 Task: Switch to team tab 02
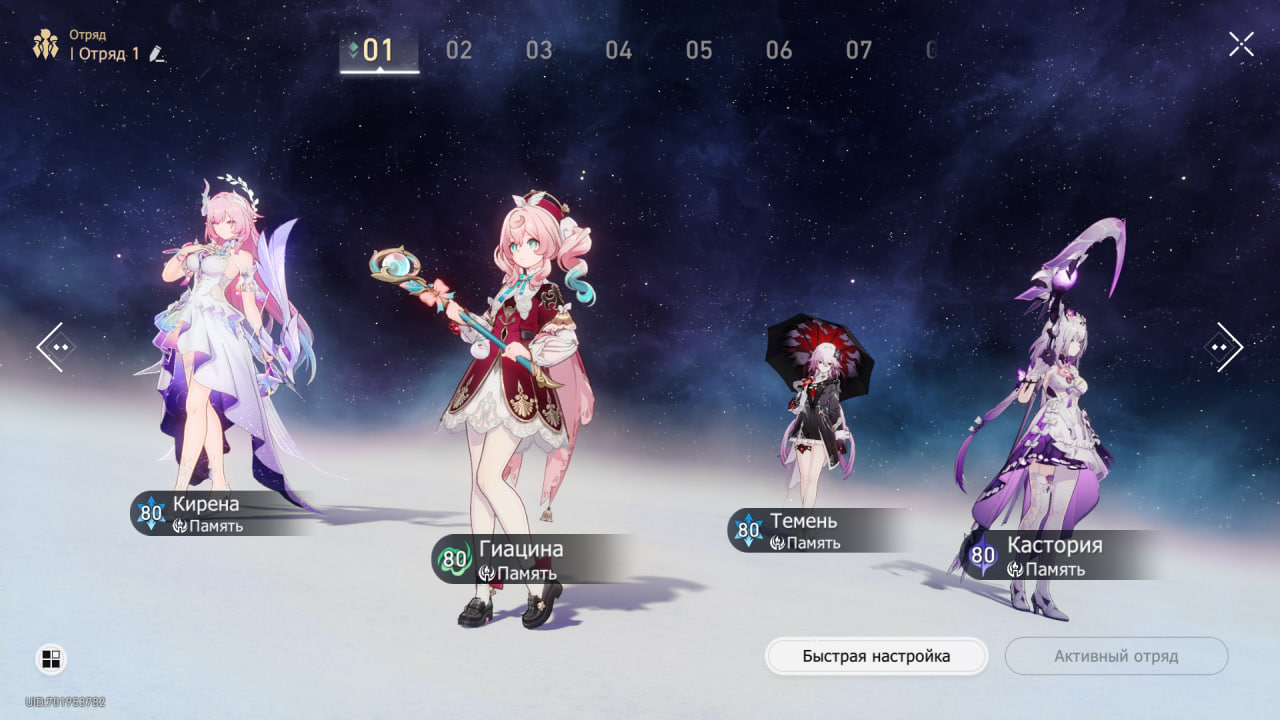459,50
